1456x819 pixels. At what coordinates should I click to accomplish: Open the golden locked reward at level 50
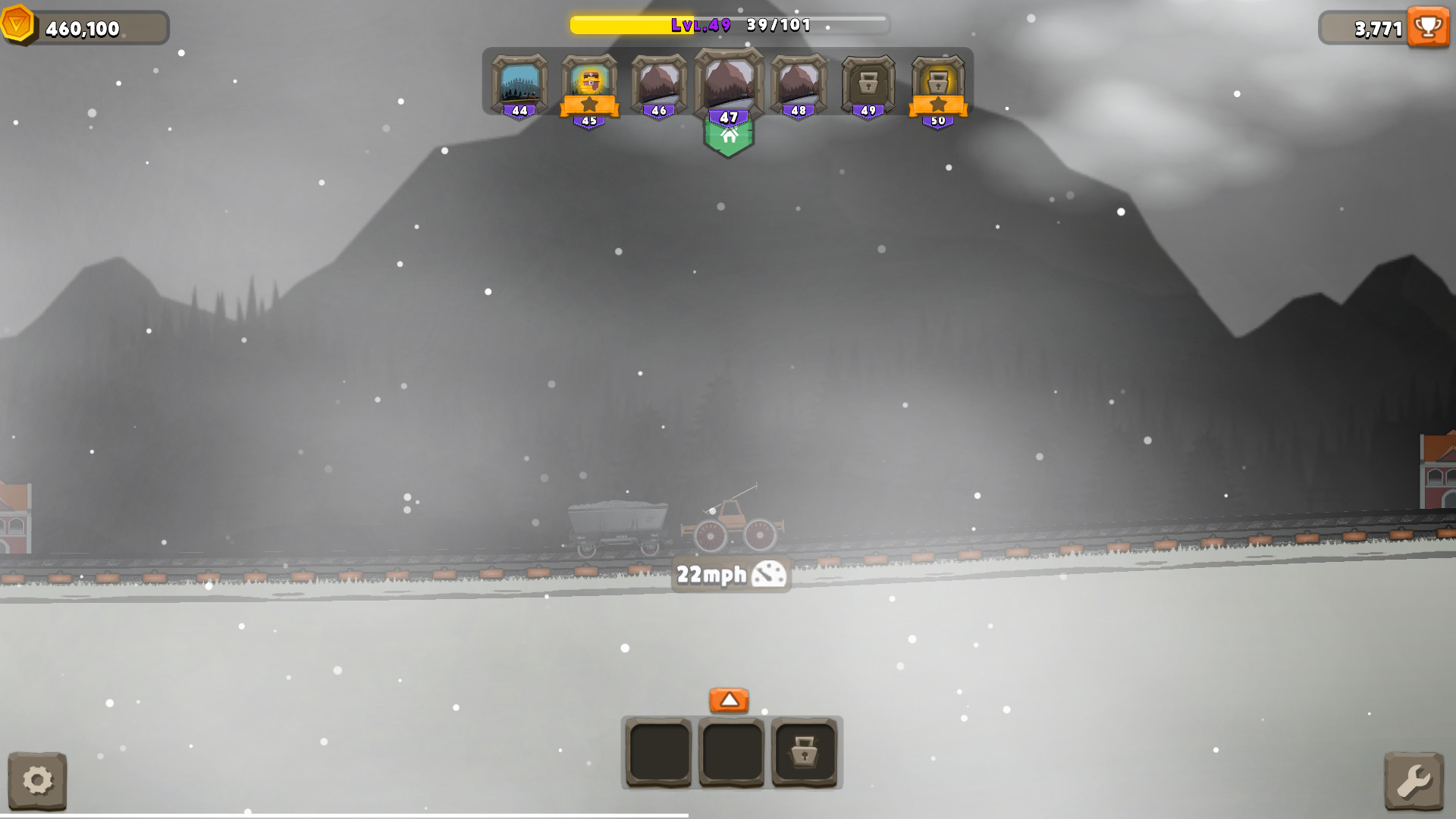(x=938, y=83)
